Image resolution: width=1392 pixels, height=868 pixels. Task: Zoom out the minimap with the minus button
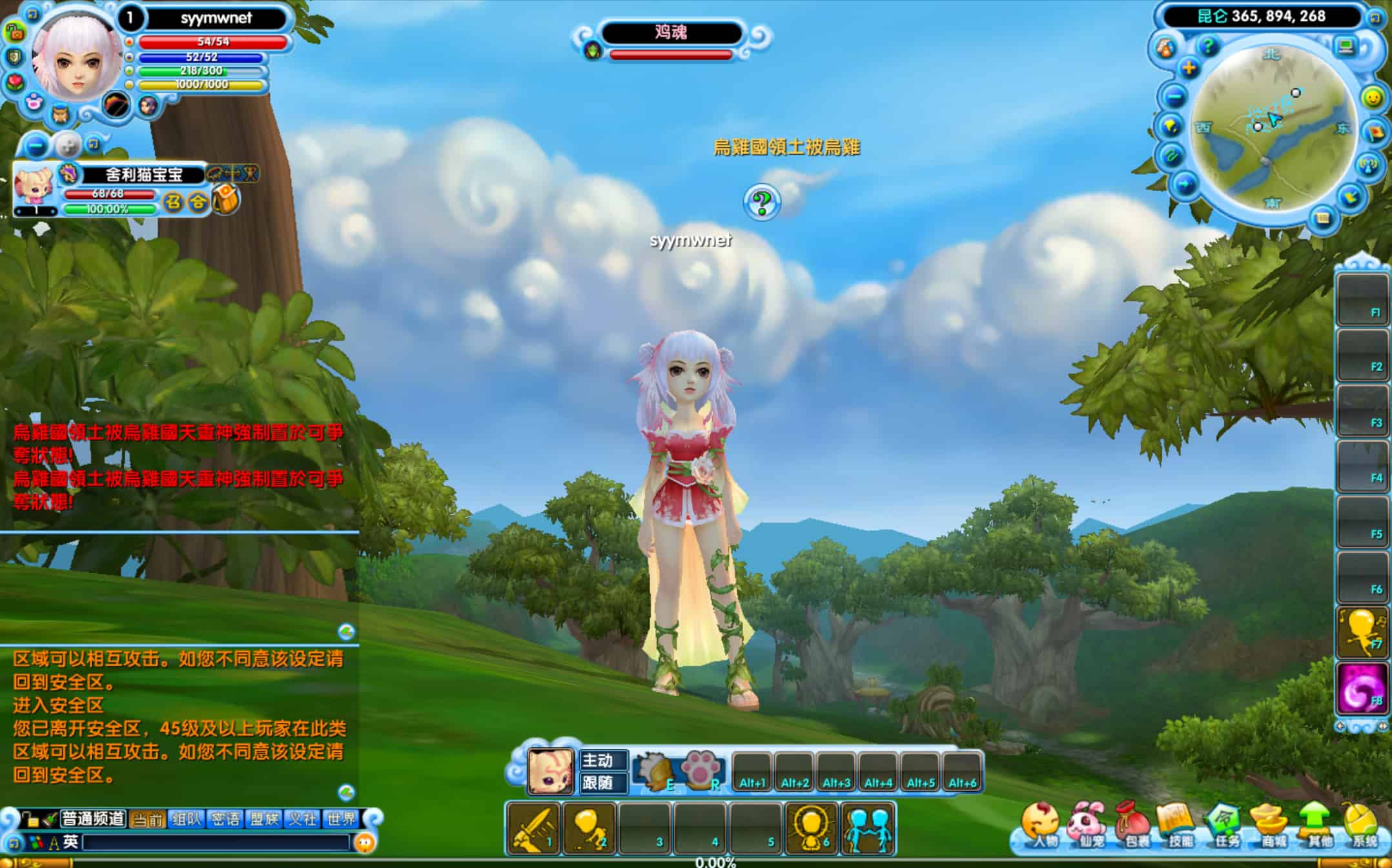(1175, 97)
